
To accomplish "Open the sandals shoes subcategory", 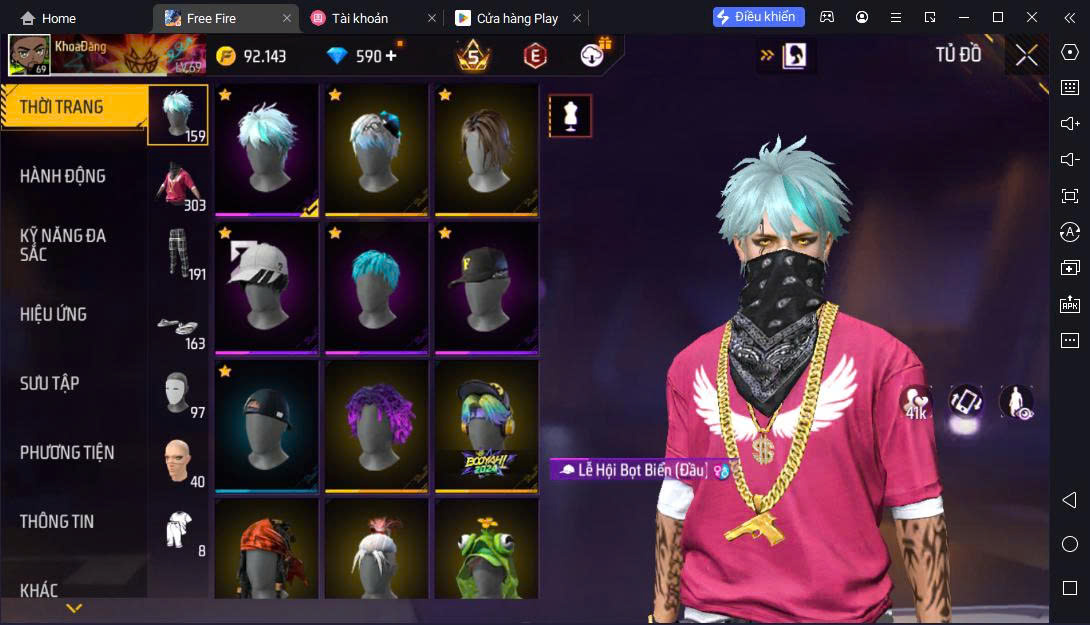I will click(x=178, y=325).
